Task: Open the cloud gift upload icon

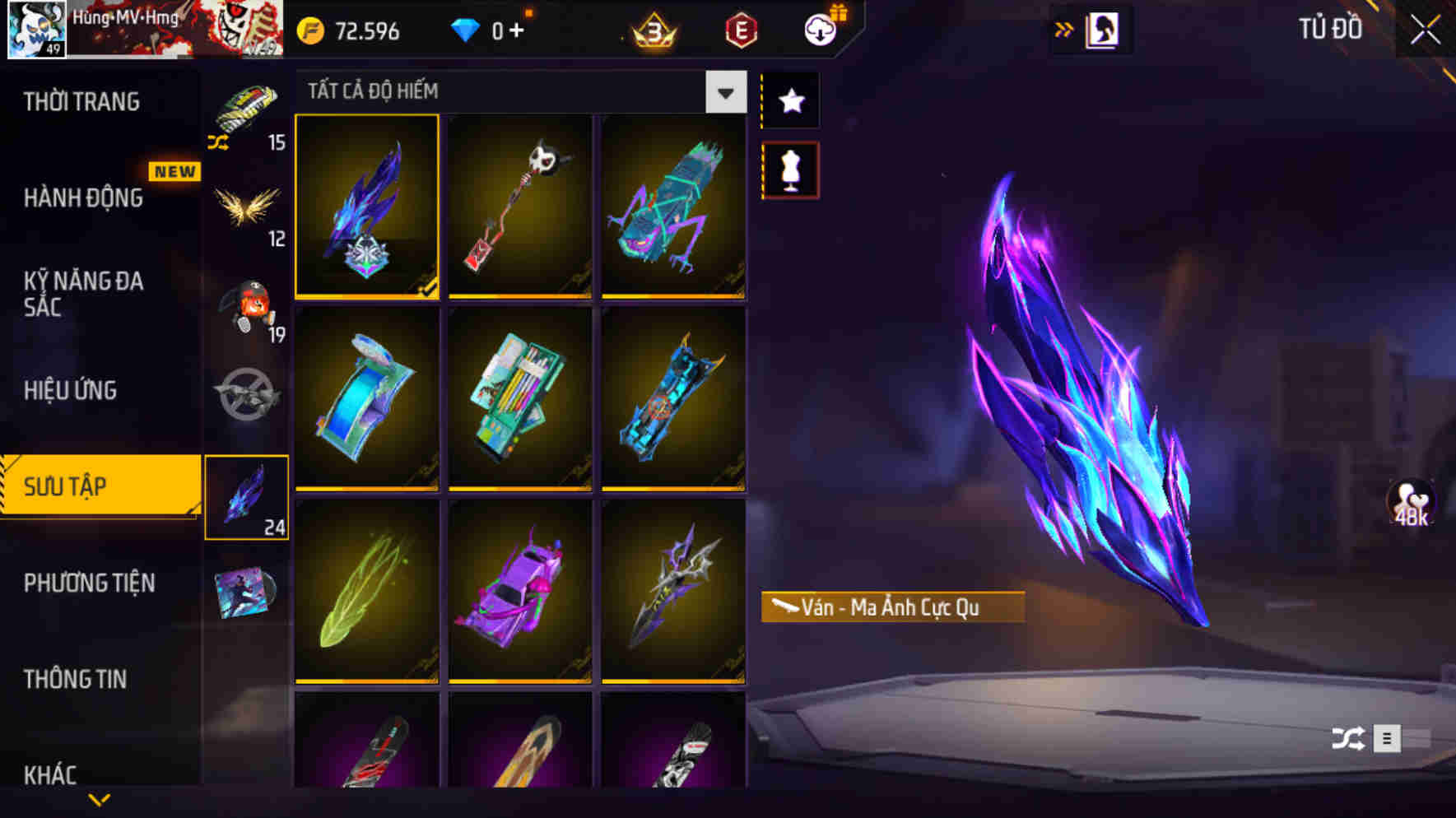Action: click(x=819, y=27)
